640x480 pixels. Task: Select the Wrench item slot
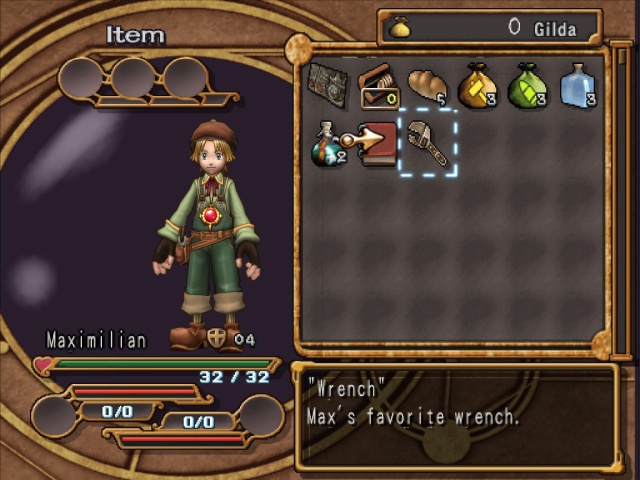click(428, 143)
